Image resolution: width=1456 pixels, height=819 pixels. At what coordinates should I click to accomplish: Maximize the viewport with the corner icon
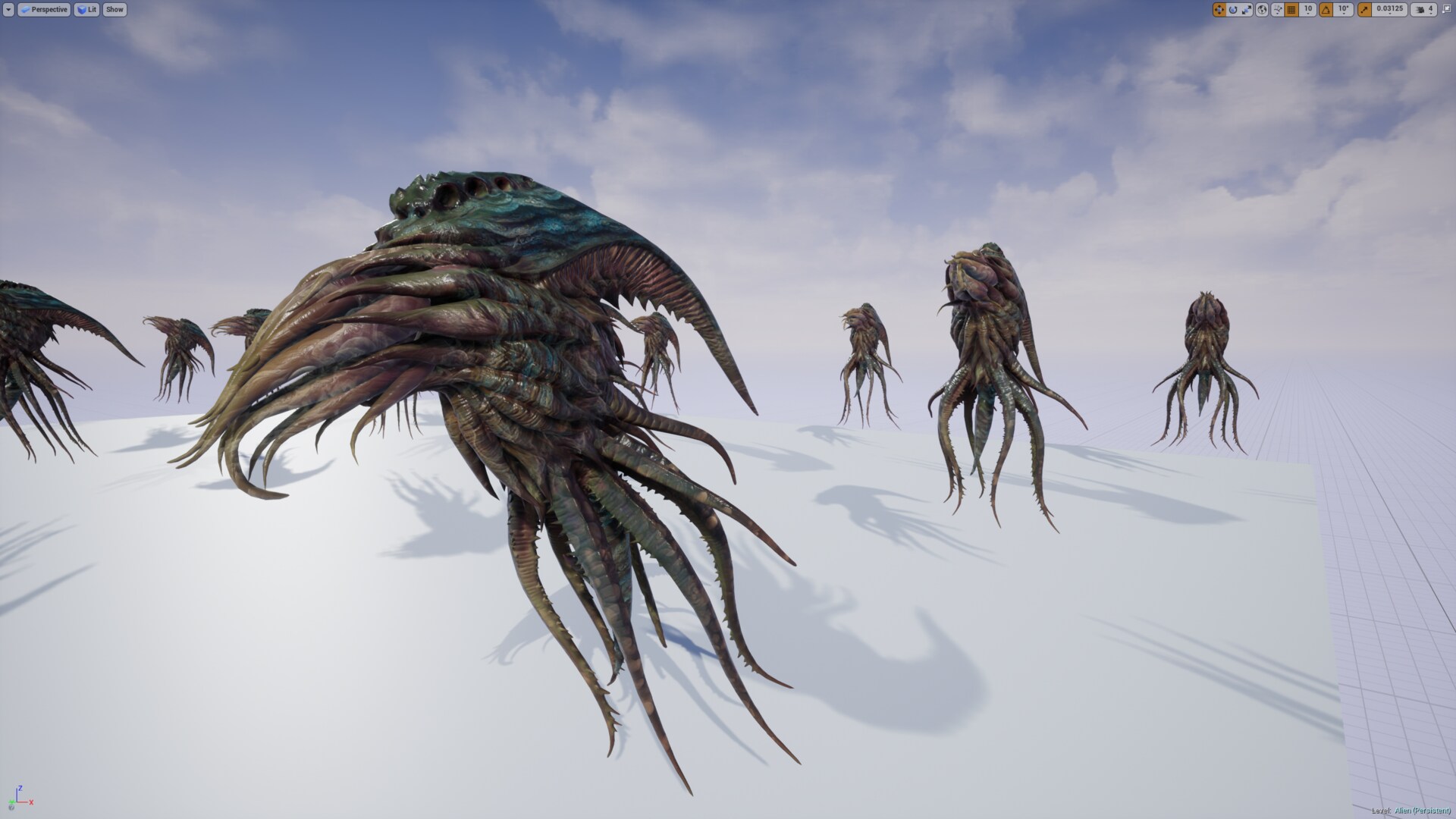pyautogui.click(x=1447, y=9)
